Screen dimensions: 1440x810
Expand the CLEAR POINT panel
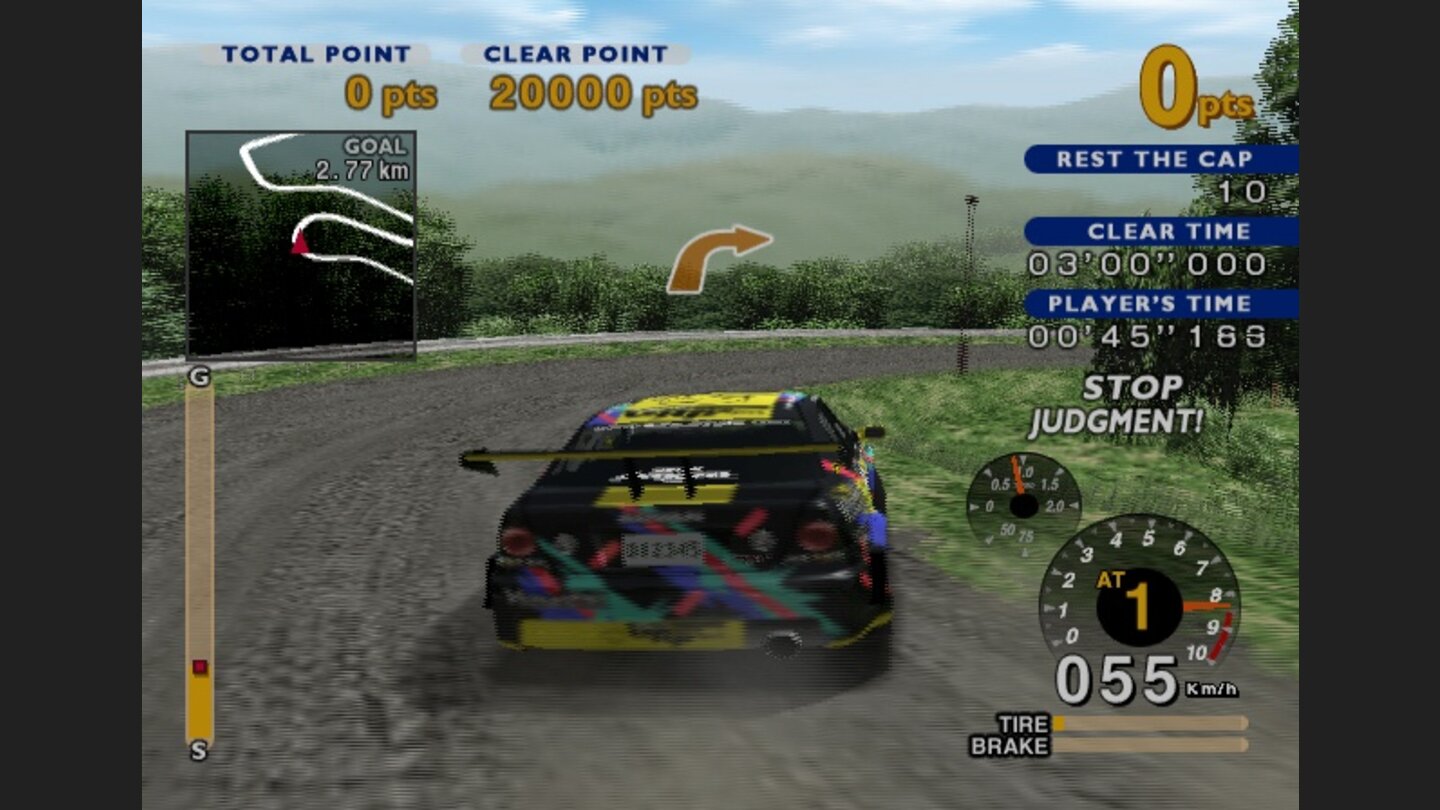point(577,52)
